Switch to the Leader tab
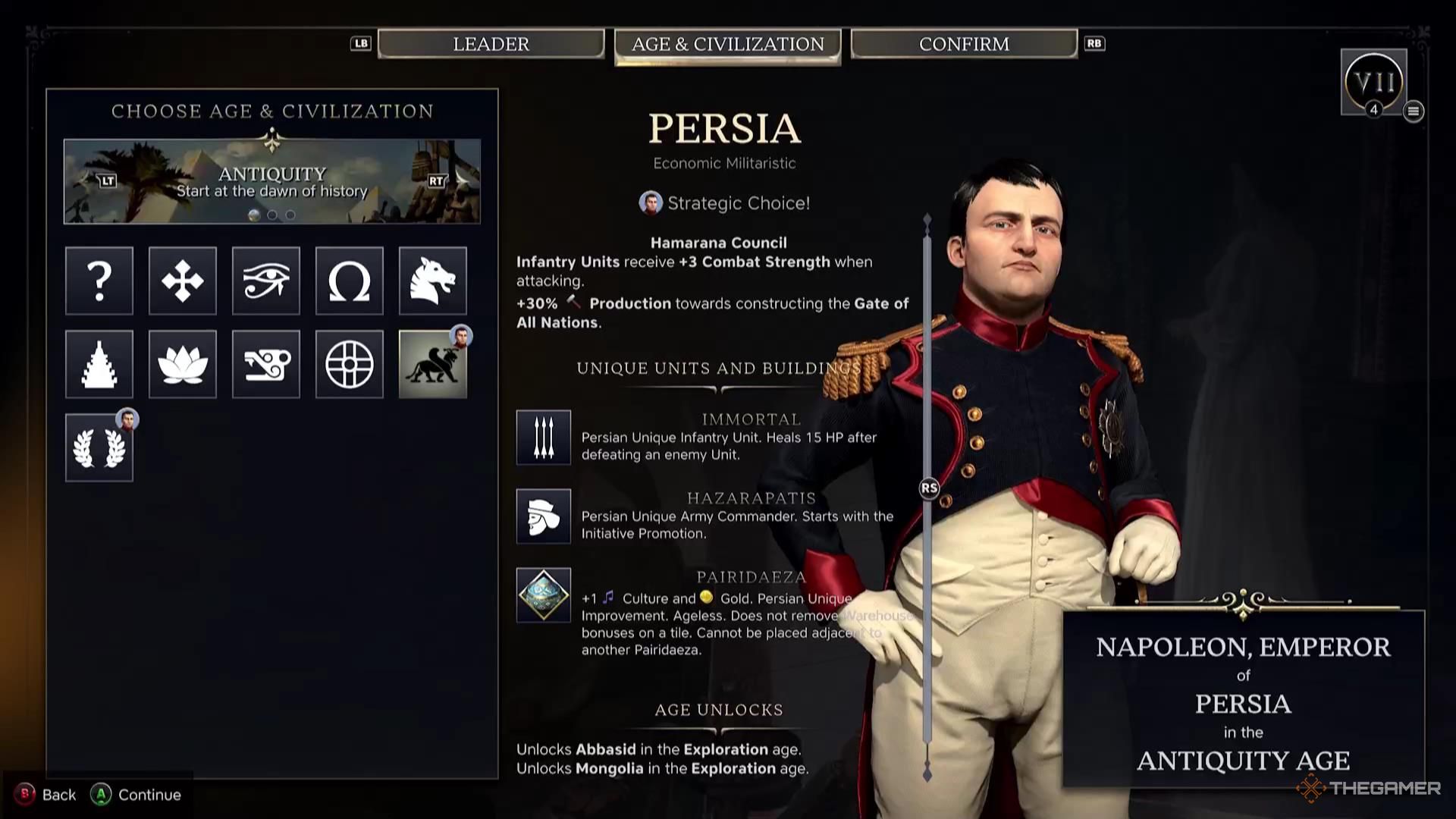1456x819 pixels. 491,44
